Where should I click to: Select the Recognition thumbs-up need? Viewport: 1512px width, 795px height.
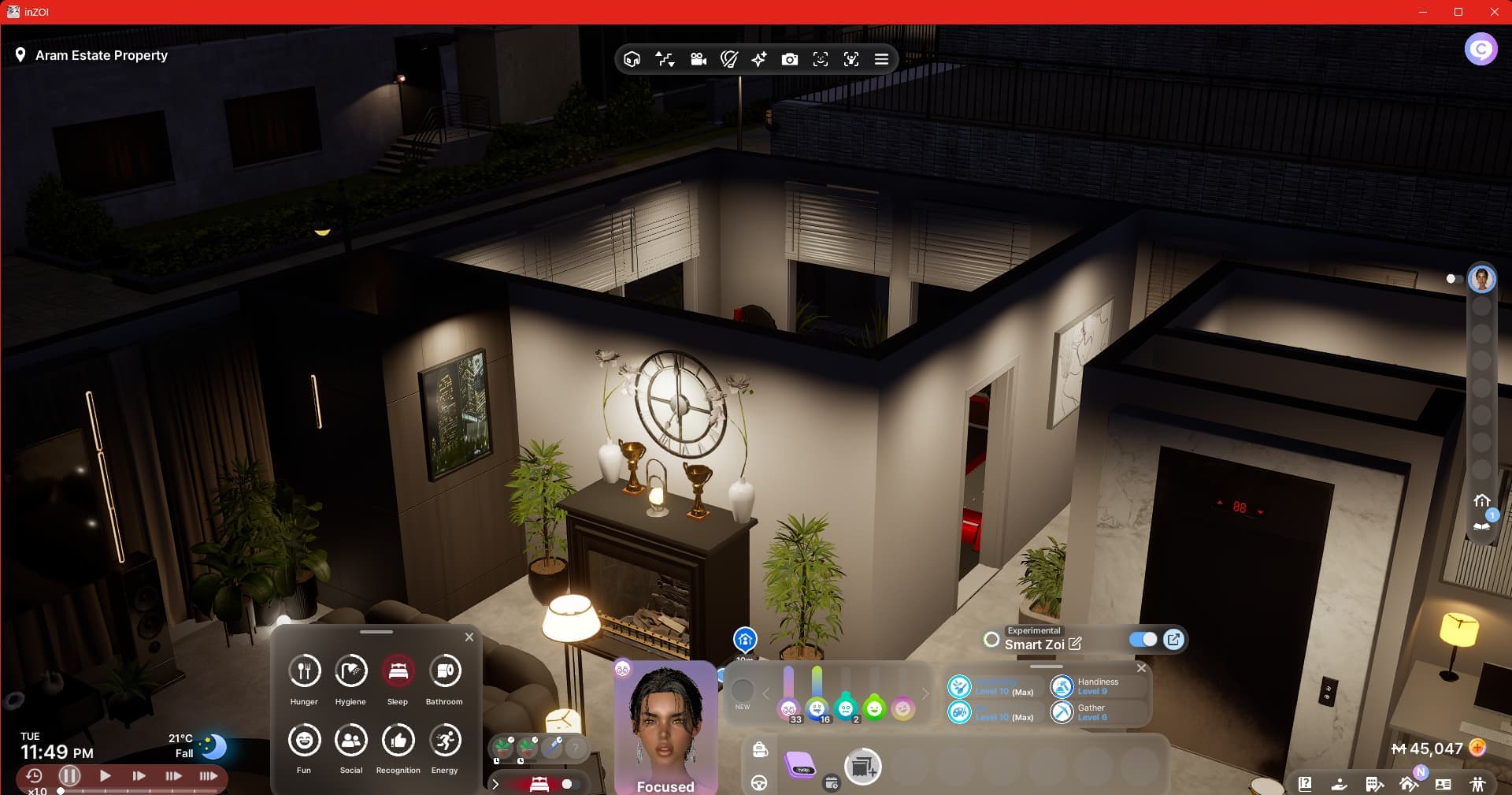[x=398, y=741]
